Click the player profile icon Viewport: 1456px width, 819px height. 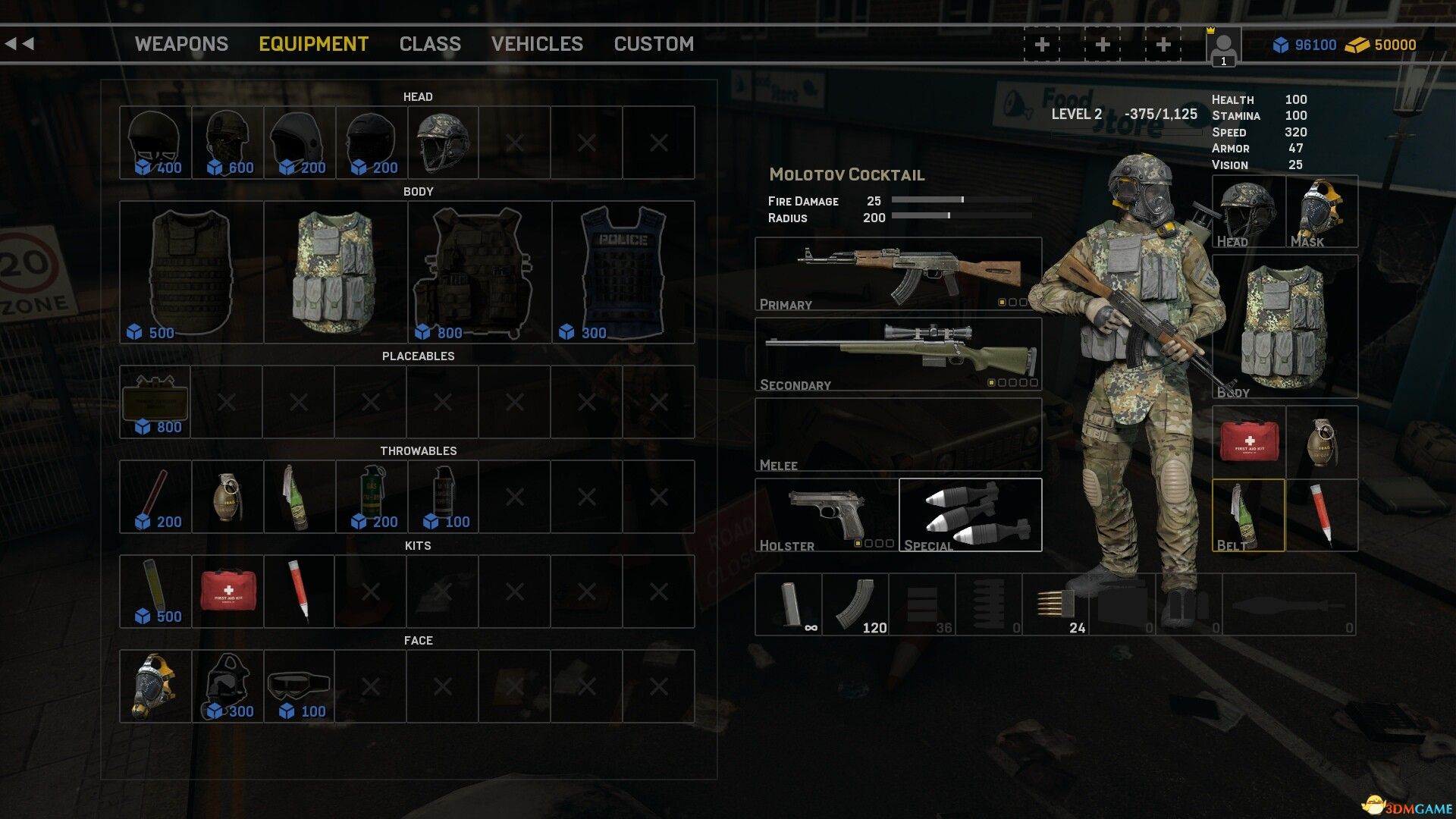pyautogui.click(x=1223, y=47)
